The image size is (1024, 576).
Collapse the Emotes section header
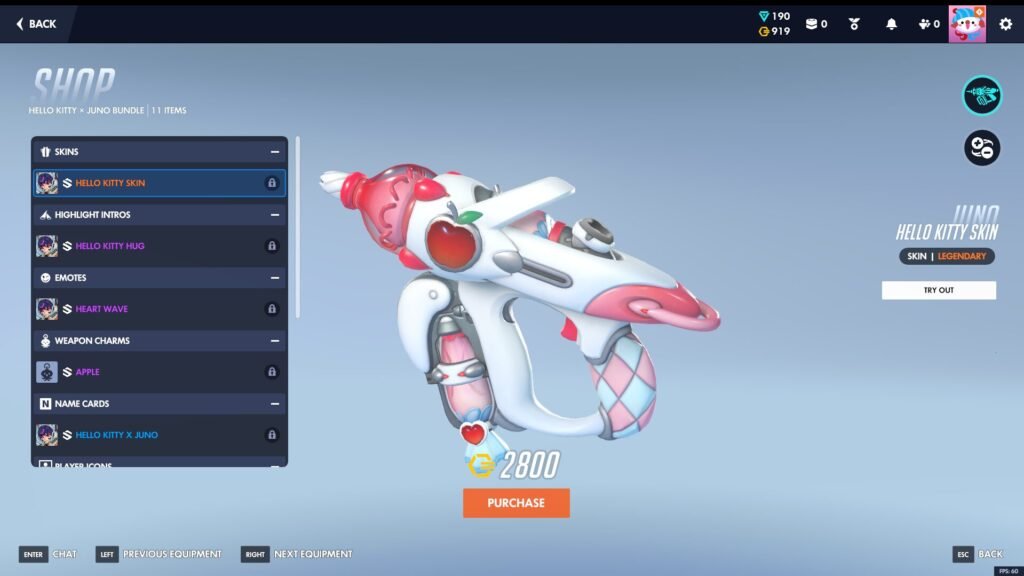pyautogui.click(x=274, y=278)
